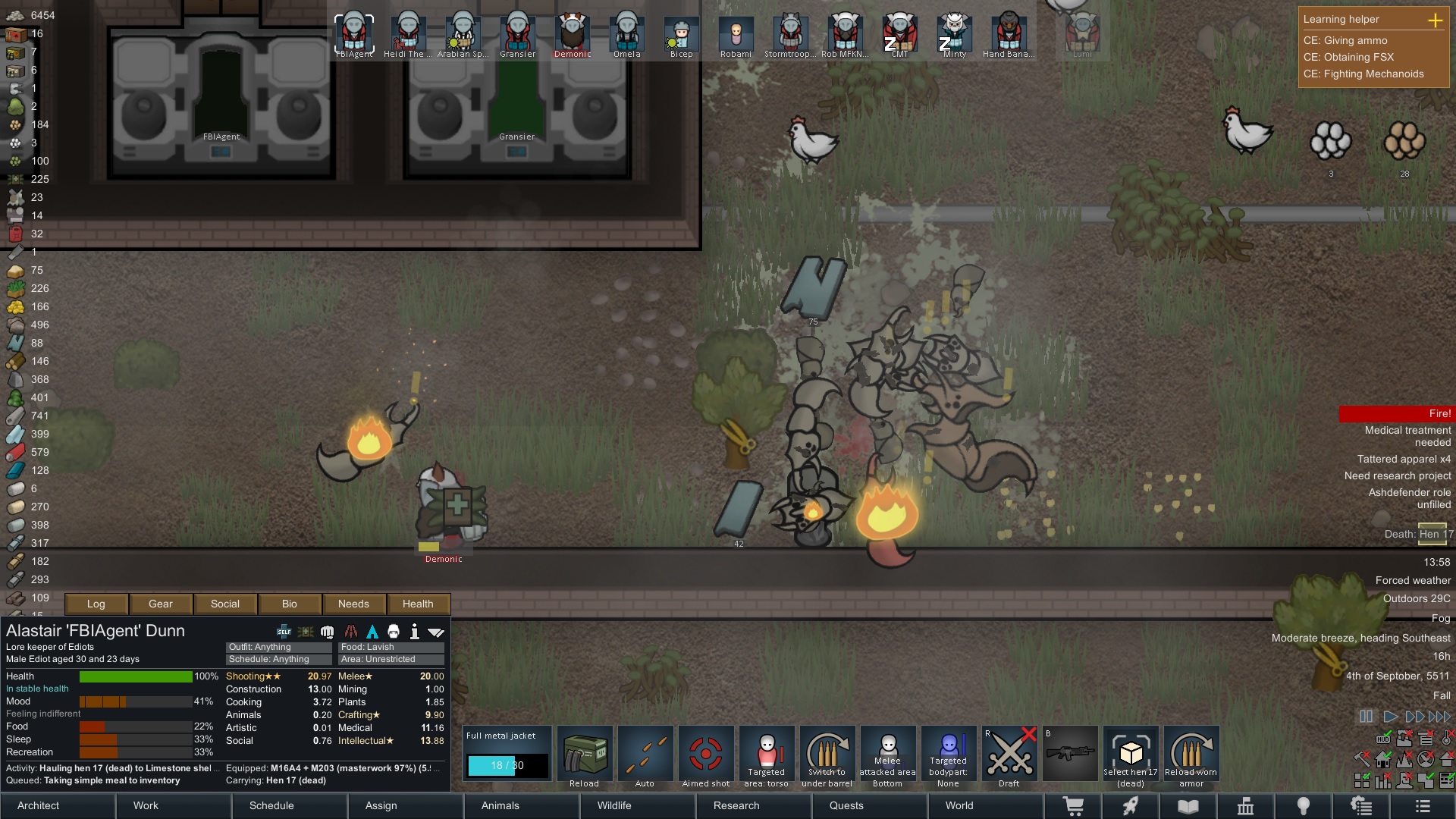Expand the Learning helper panel

tap(1435, 20)
